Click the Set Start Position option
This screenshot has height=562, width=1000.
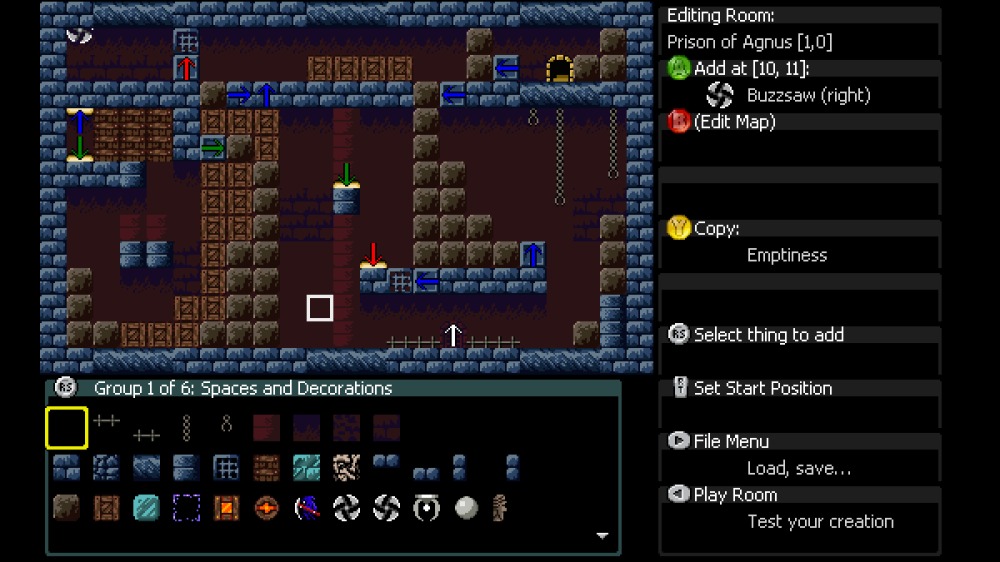click(x=762, y=388)
